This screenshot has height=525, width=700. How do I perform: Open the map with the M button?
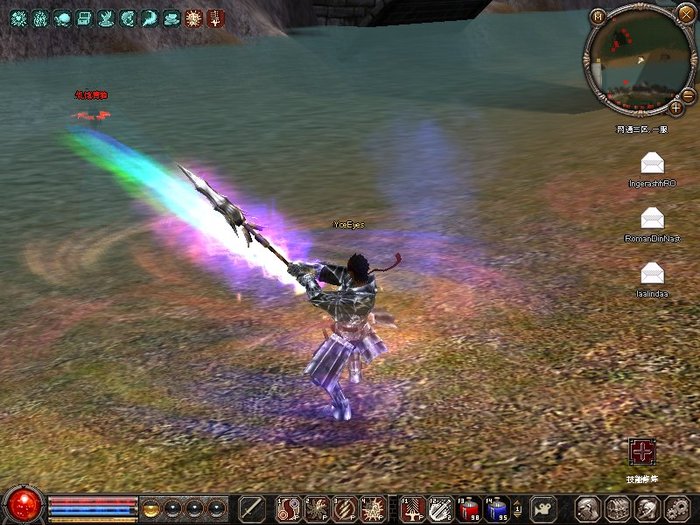597,16
